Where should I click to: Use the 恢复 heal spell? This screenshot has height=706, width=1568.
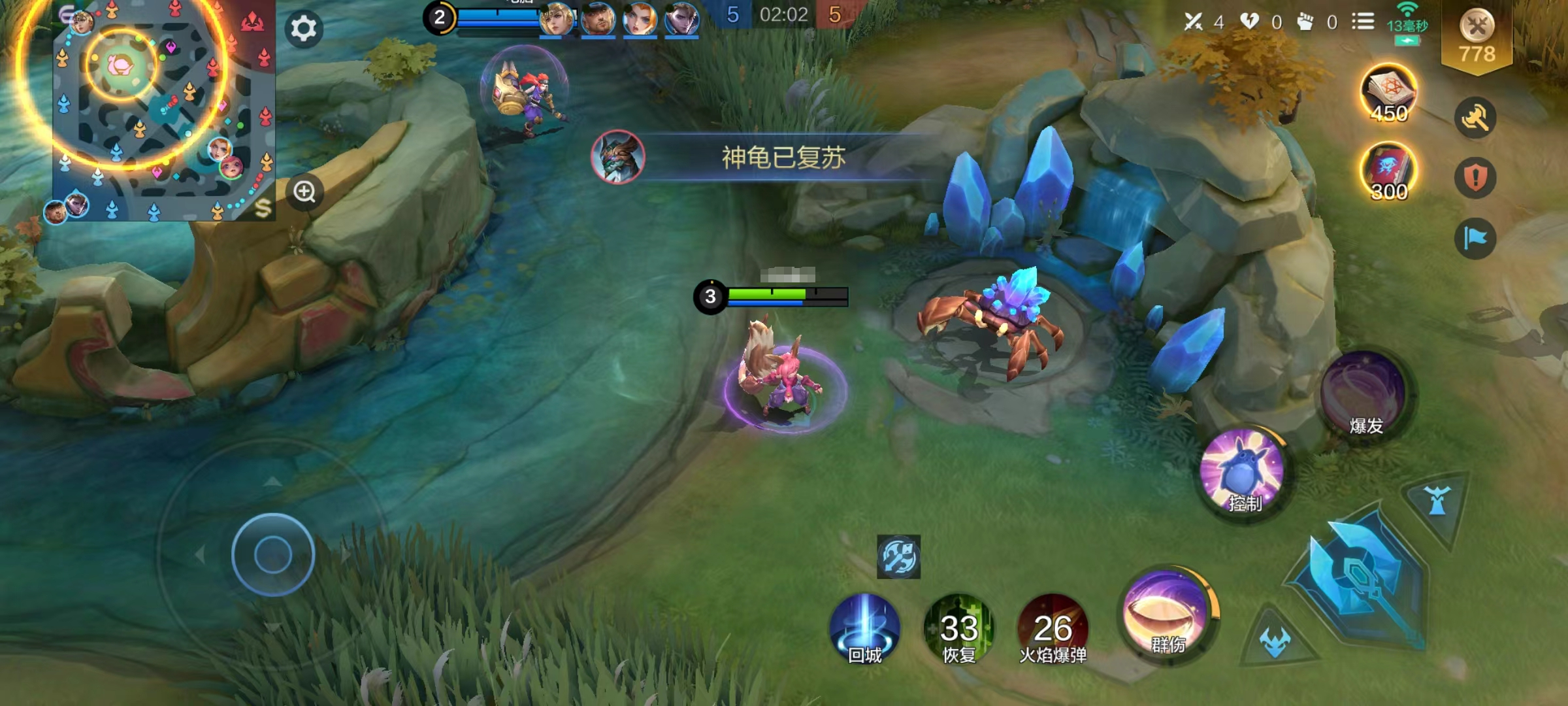pyautogui.click(x=958, y=629)
